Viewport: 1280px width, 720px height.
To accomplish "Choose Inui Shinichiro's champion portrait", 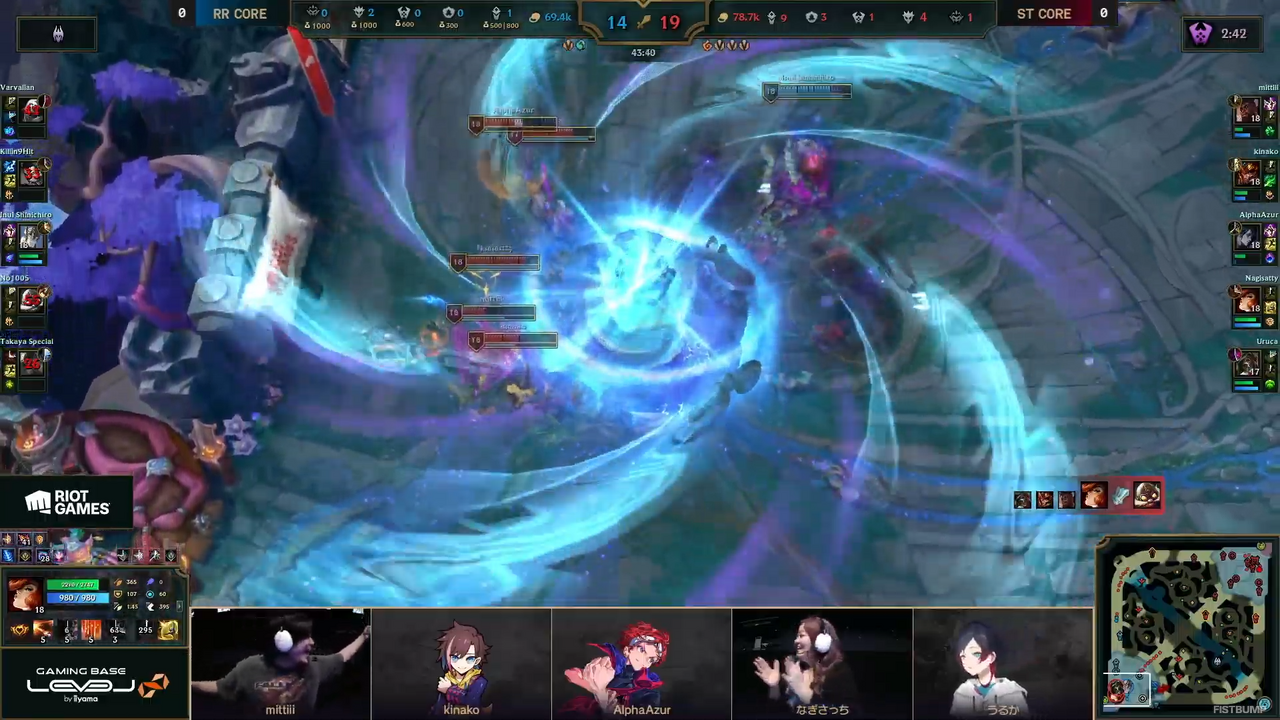I will pos(32,237).
